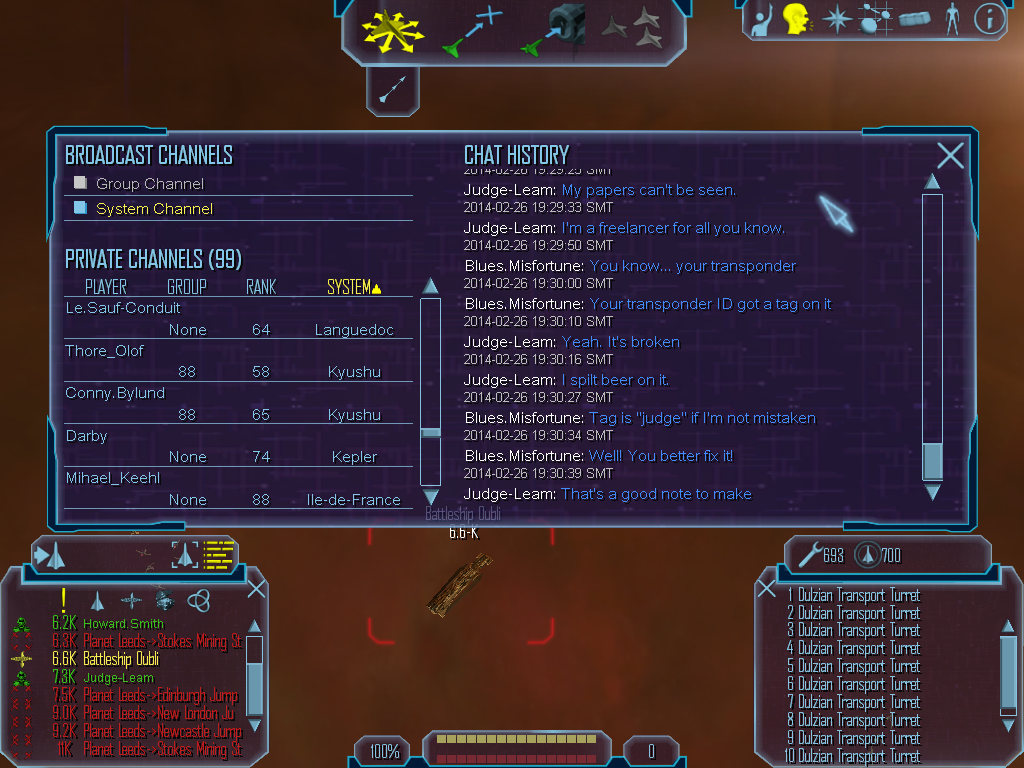Sort private channels by RANK column
1024x768 pixels.
260,288
